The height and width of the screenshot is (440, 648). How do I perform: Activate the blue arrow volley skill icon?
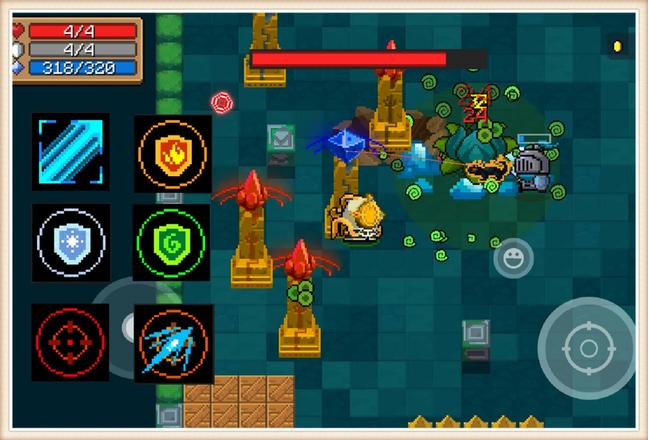[173, 342]
